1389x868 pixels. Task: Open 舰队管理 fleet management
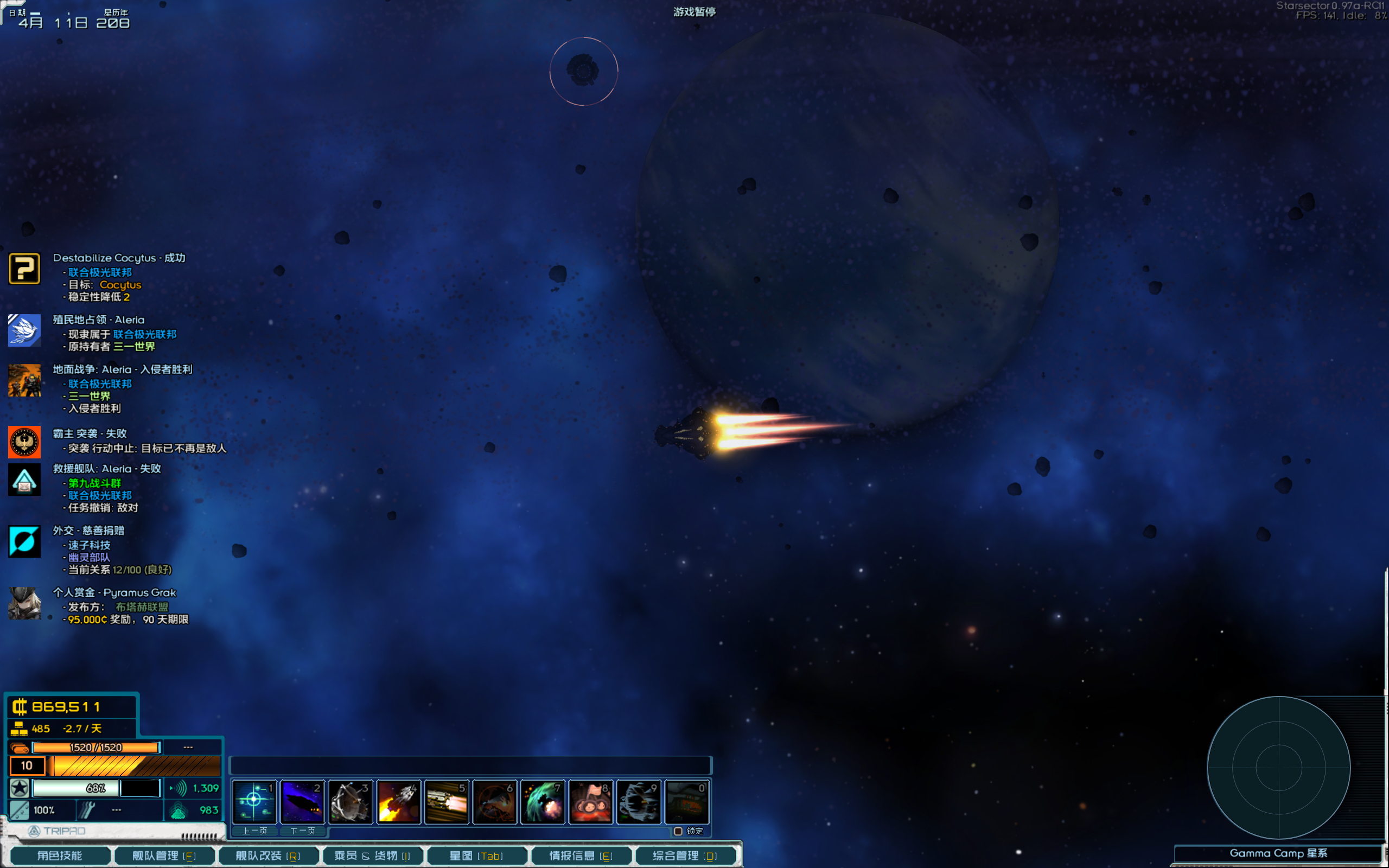(164, 856)
